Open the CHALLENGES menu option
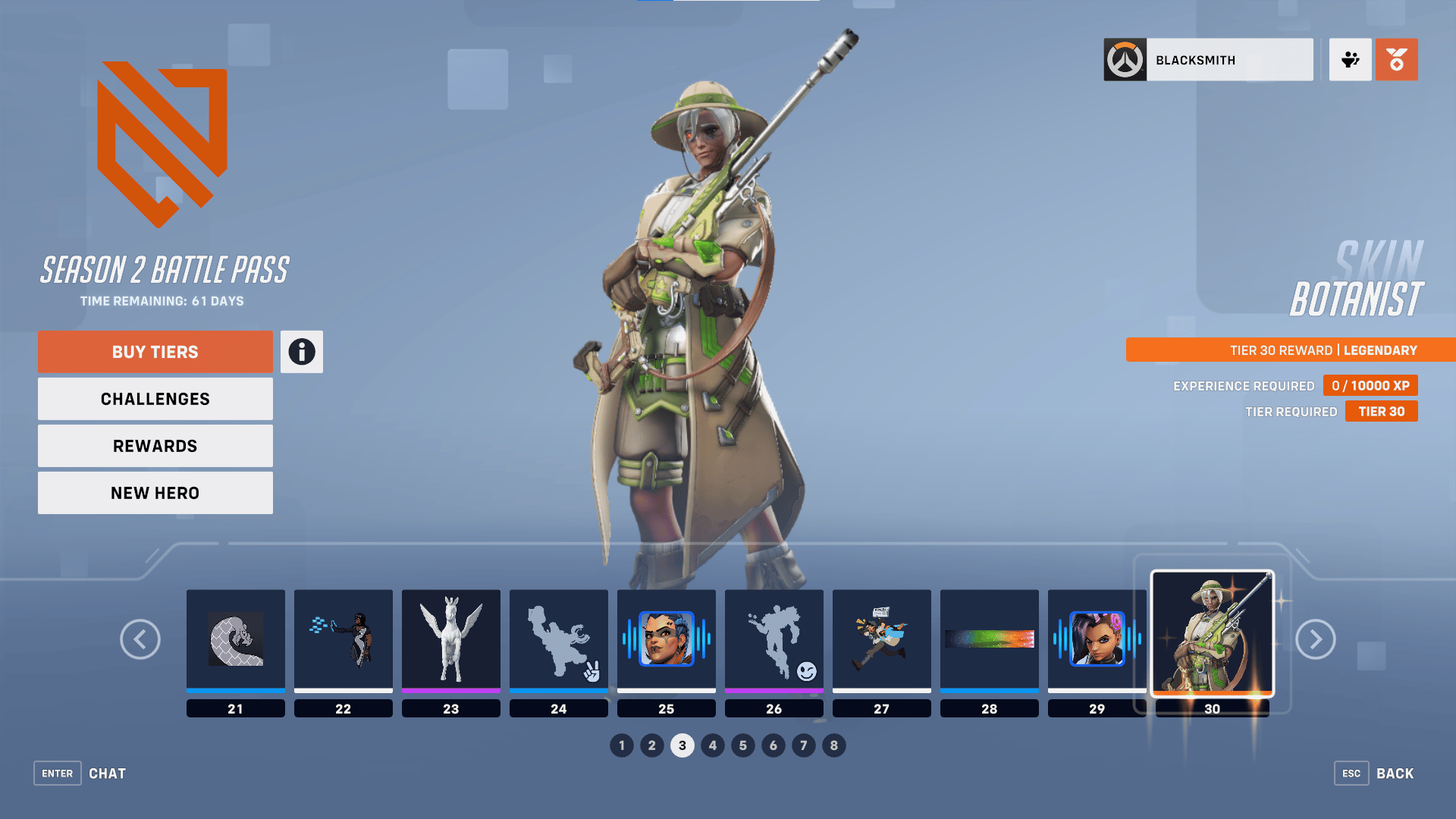Image resolution: width=1456 pixels, height=819 pixels. (155, 398)
